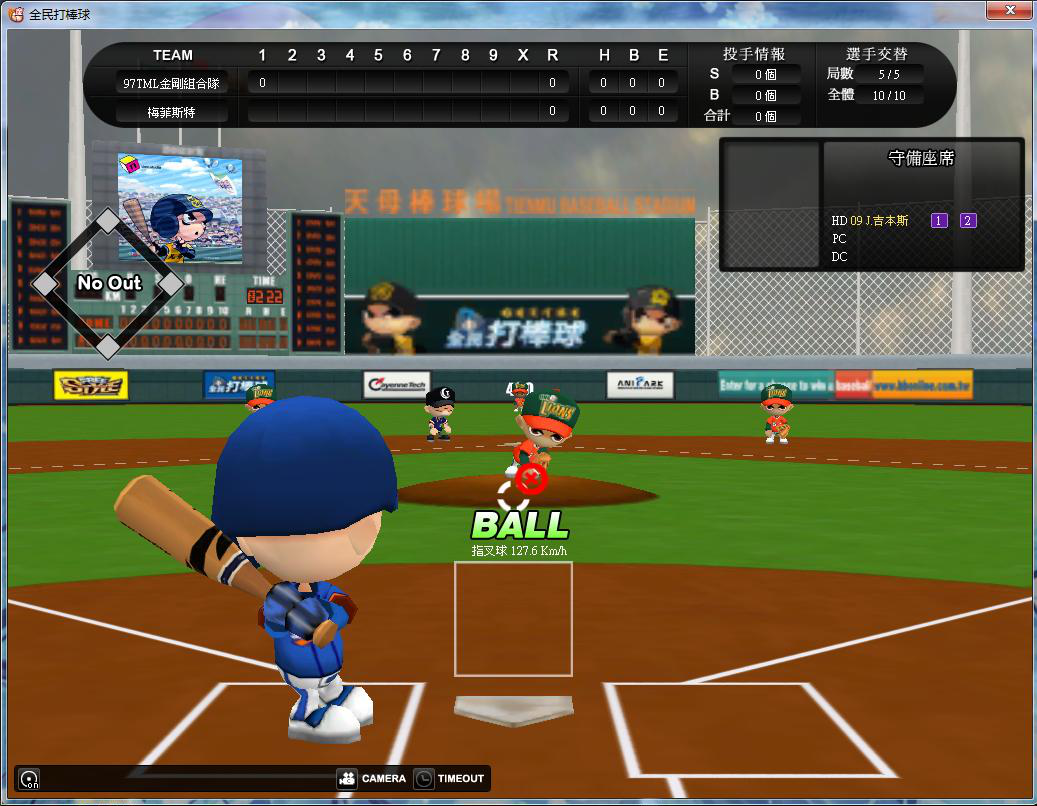This screenshot has width=1037, height=806.
Task: Click the No Out base diamond indicator
Action: pyautogui.click(x=108, y=284)
